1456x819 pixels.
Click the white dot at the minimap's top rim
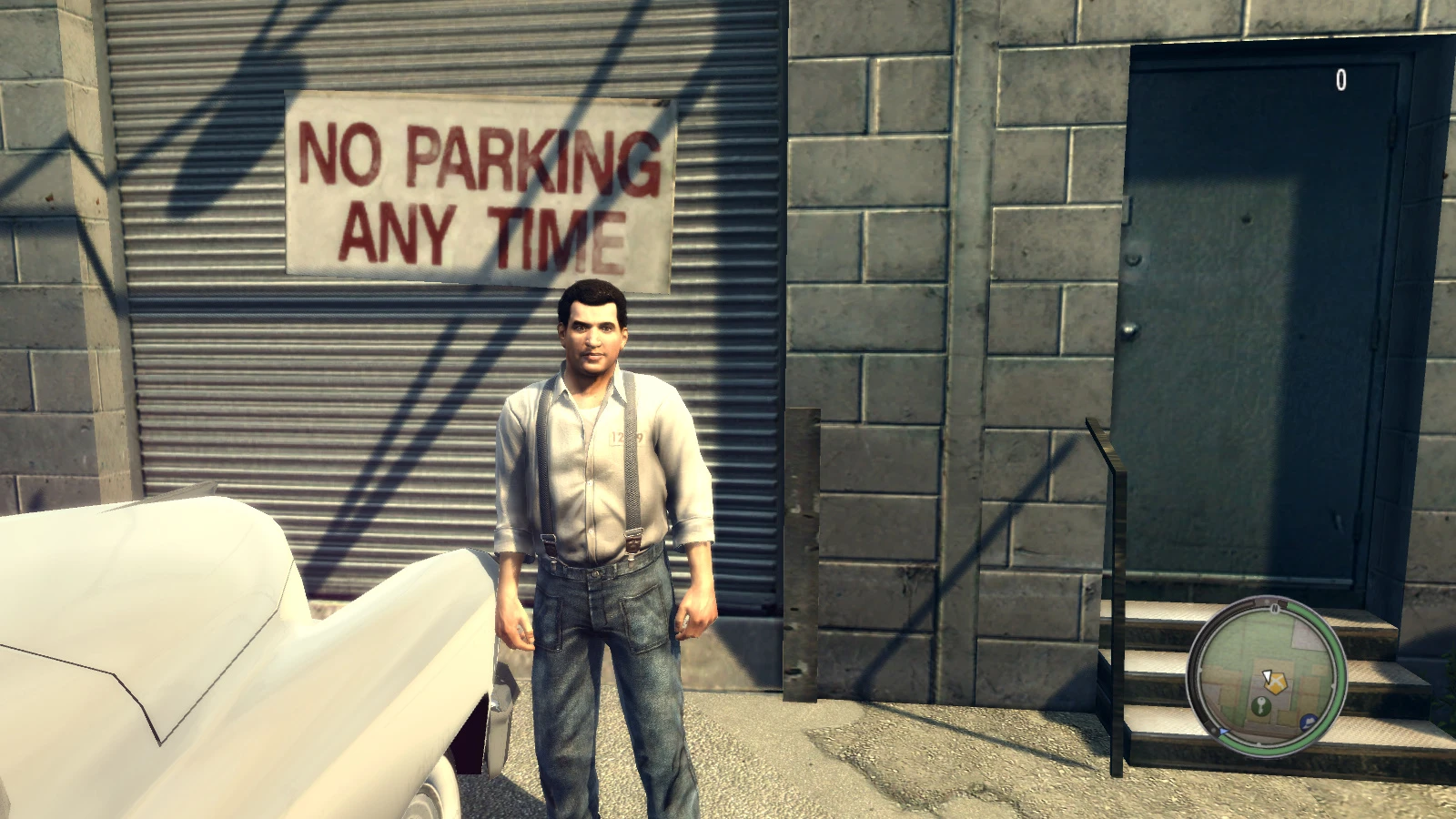1266,602
